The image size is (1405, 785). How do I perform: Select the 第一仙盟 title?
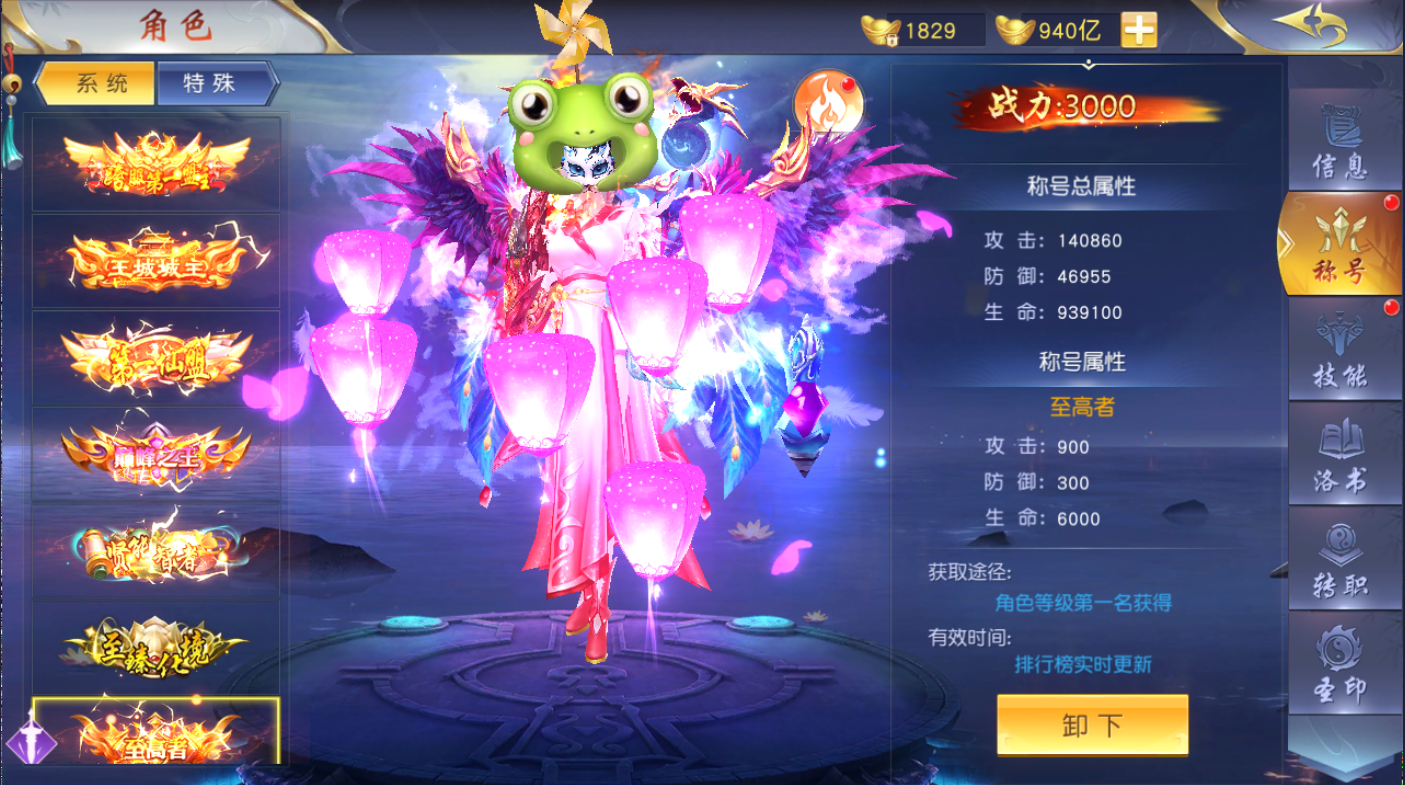point(155,357)
